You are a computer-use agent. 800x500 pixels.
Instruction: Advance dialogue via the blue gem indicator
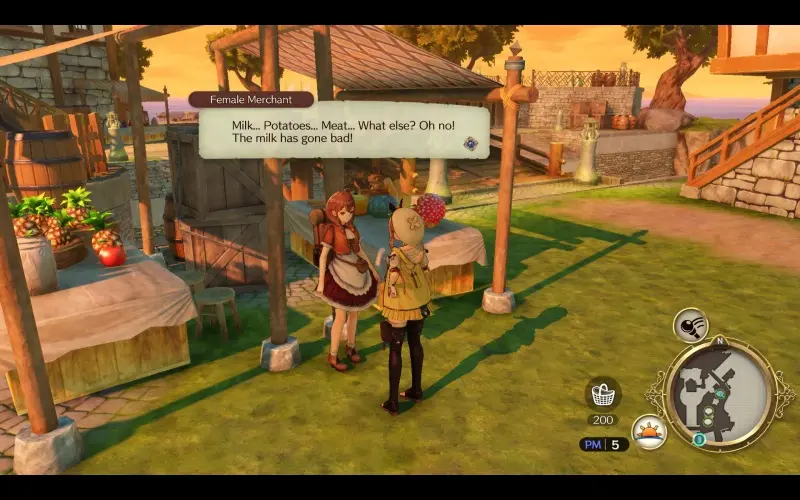[469, 143]
